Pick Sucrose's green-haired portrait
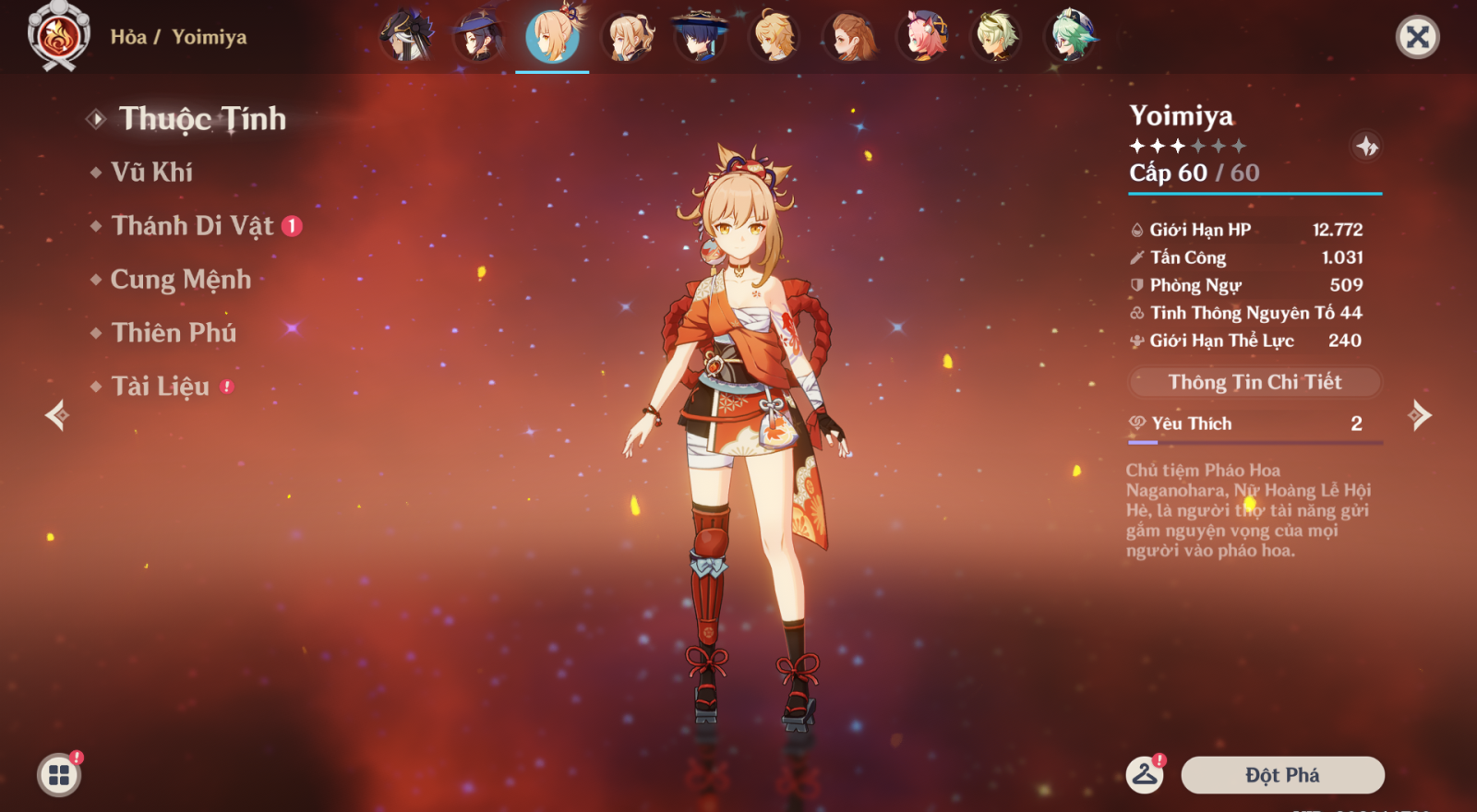The image size is (1477, 812). tap(1071, 37)
